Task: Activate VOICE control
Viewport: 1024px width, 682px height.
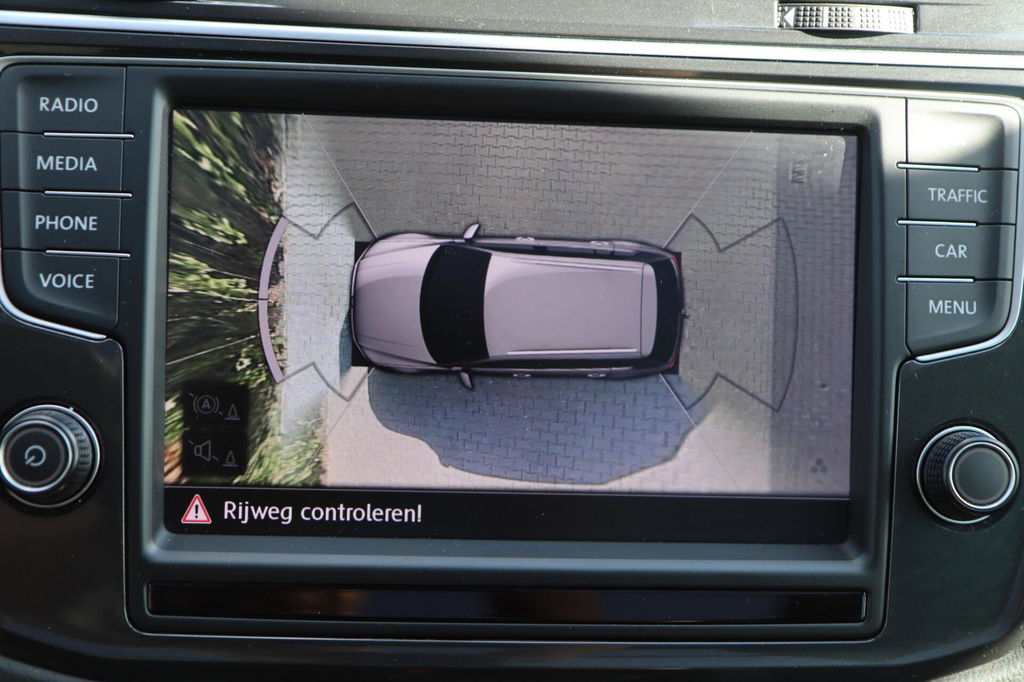Action: click(66, 281)
